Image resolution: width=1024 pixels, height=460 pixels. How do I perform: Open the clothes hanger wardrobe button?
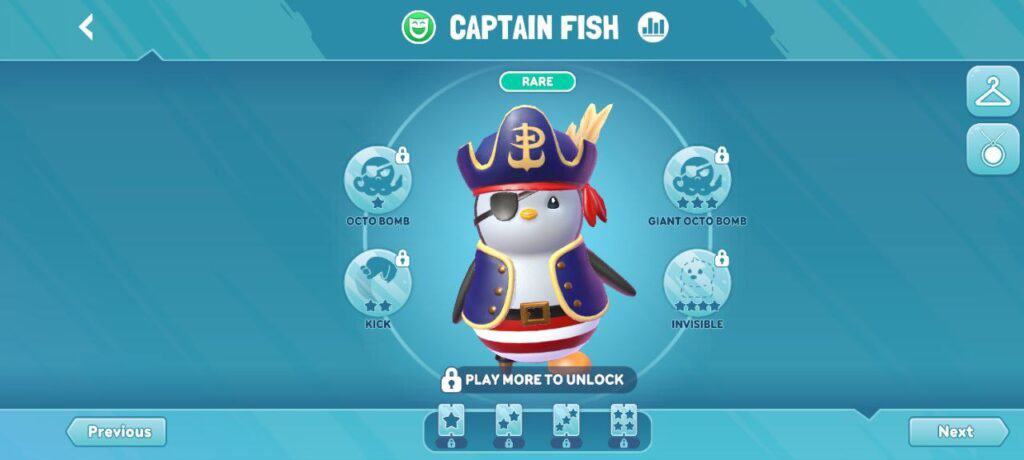point(992,92)
